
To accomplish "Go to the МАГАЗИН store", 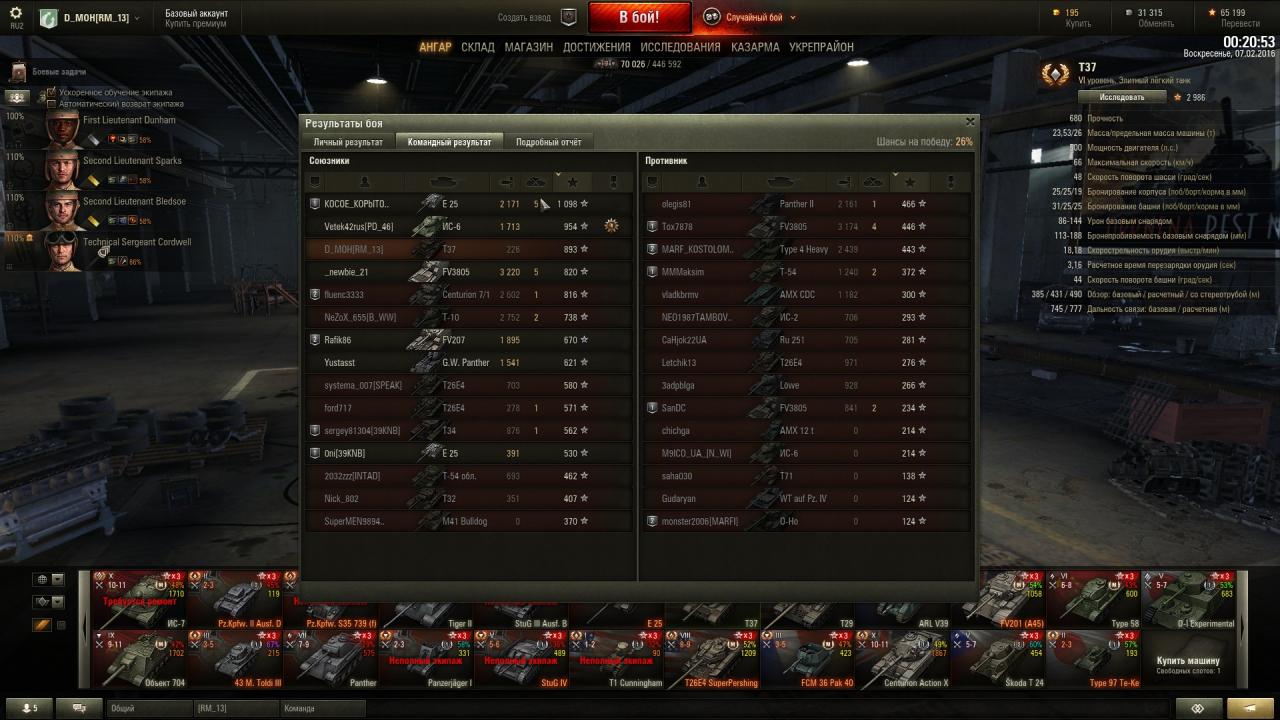I will 528,47.
